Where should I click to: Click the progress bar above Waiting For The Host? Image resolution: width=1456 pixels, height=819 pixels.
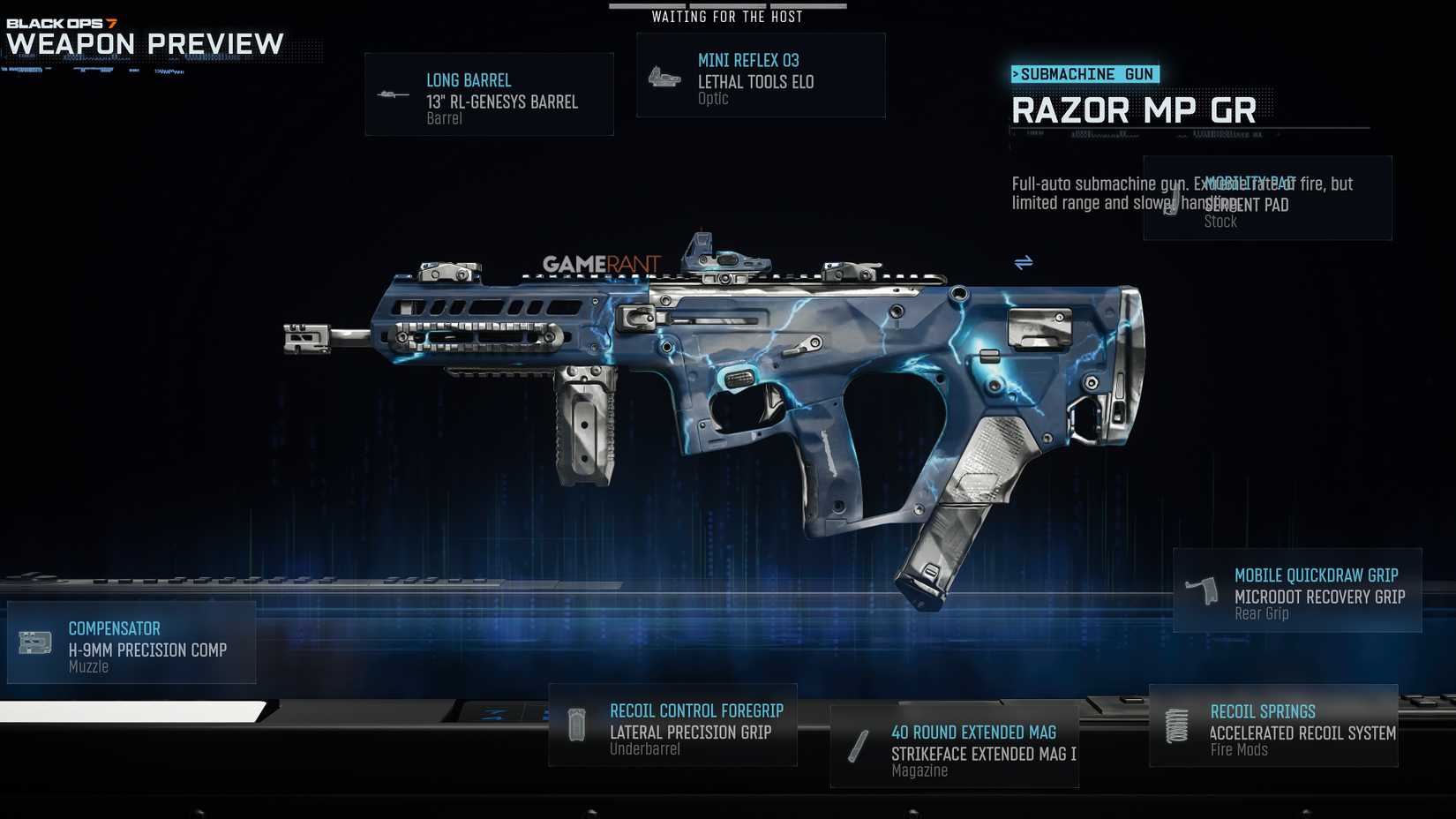pos(727,4)
